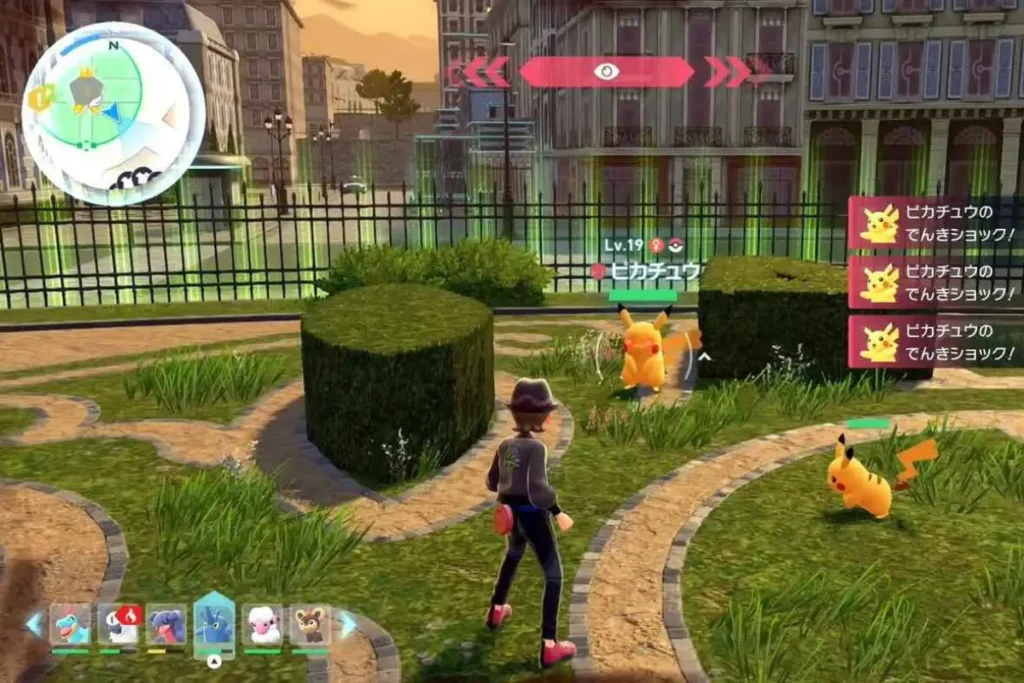Select the crowned Pokémon marker on the minimap
Viewport: 1024px width, 683px height.
84,91
